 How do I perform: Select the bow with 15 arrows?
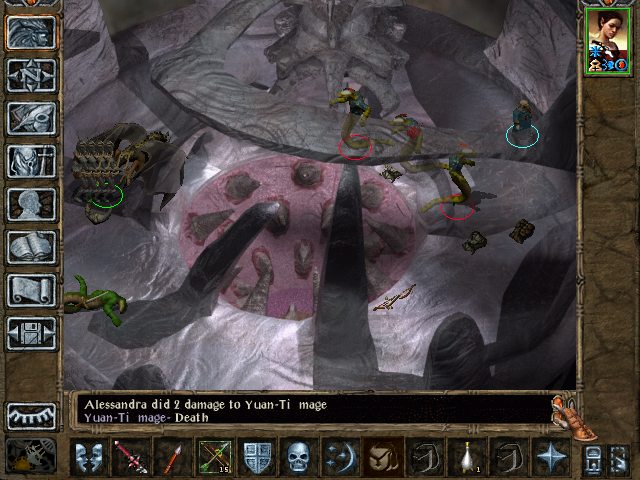click(215, 457)
